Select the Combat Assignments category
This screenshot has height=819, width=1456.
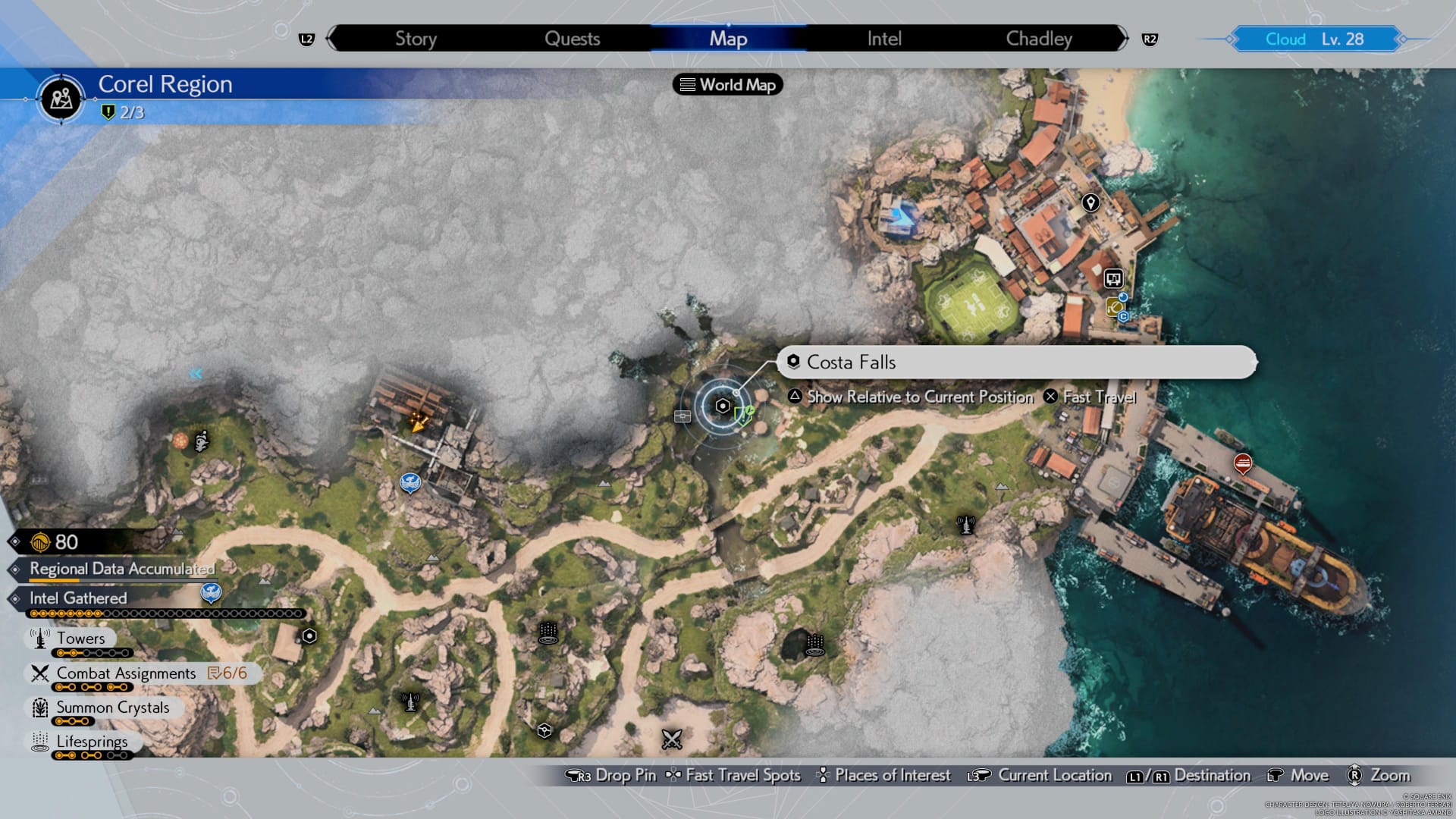(126, 673)
